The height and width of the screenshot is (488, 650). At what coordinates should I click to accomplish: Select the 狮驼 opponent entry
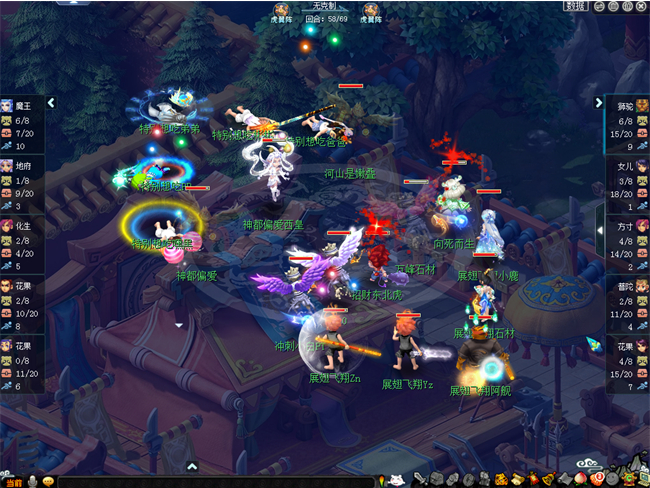coord(625,118)
